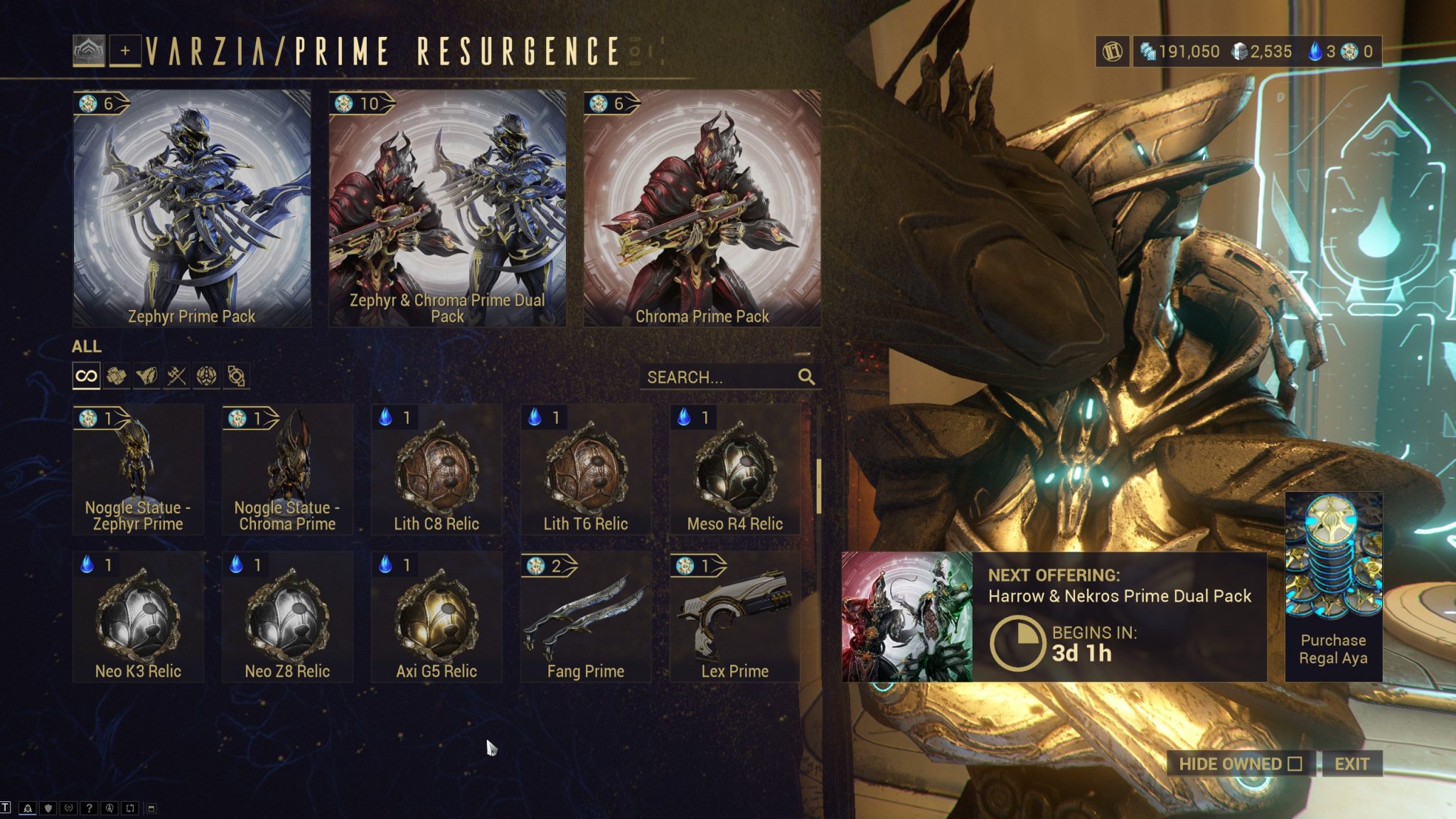This screenshot has height=819, width=1456.
Task: Click the trade loop icon in bottom bar
Action: point(130,808)
